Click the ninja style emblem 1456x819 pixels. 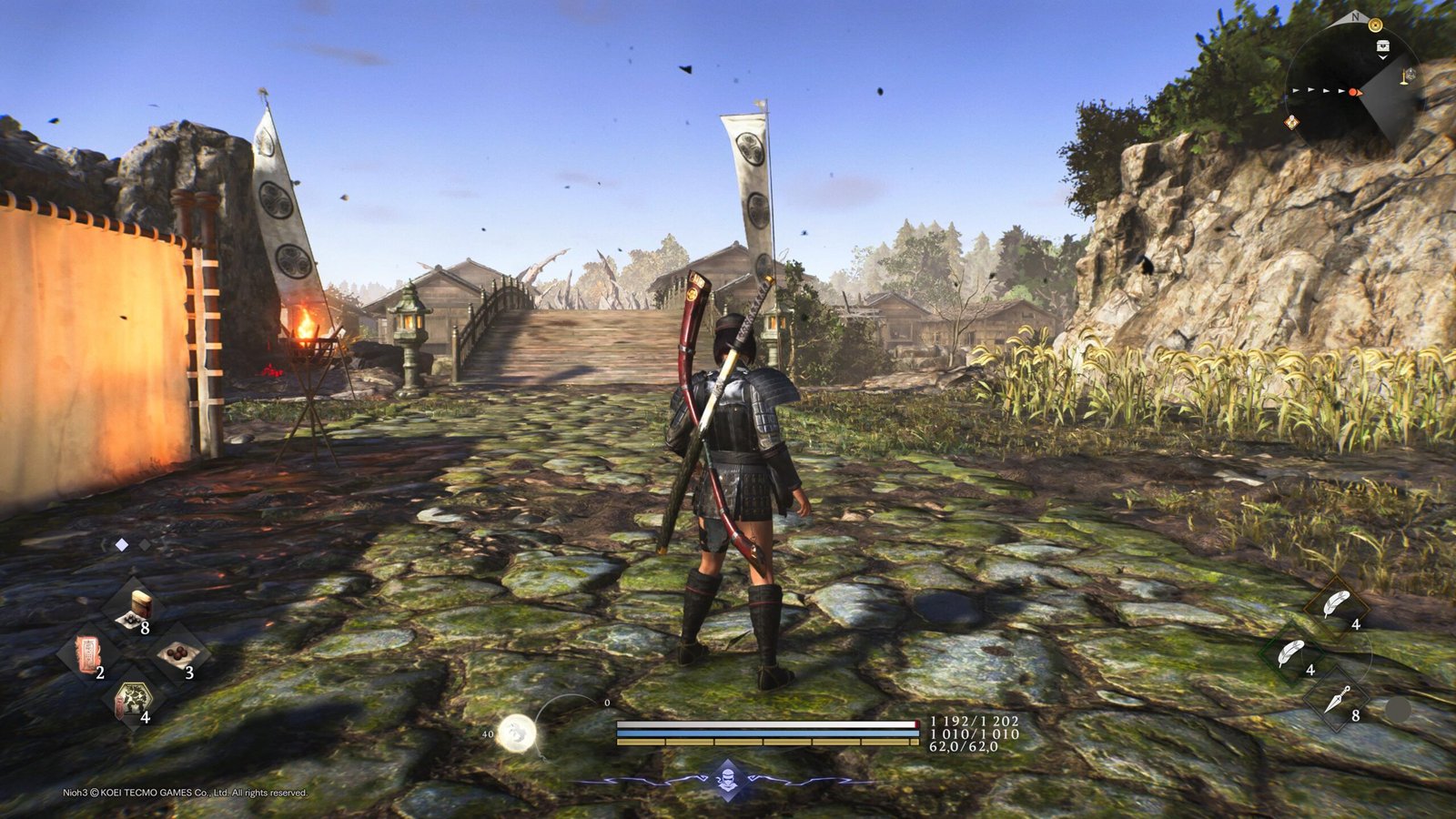click(x=728, y=778)
